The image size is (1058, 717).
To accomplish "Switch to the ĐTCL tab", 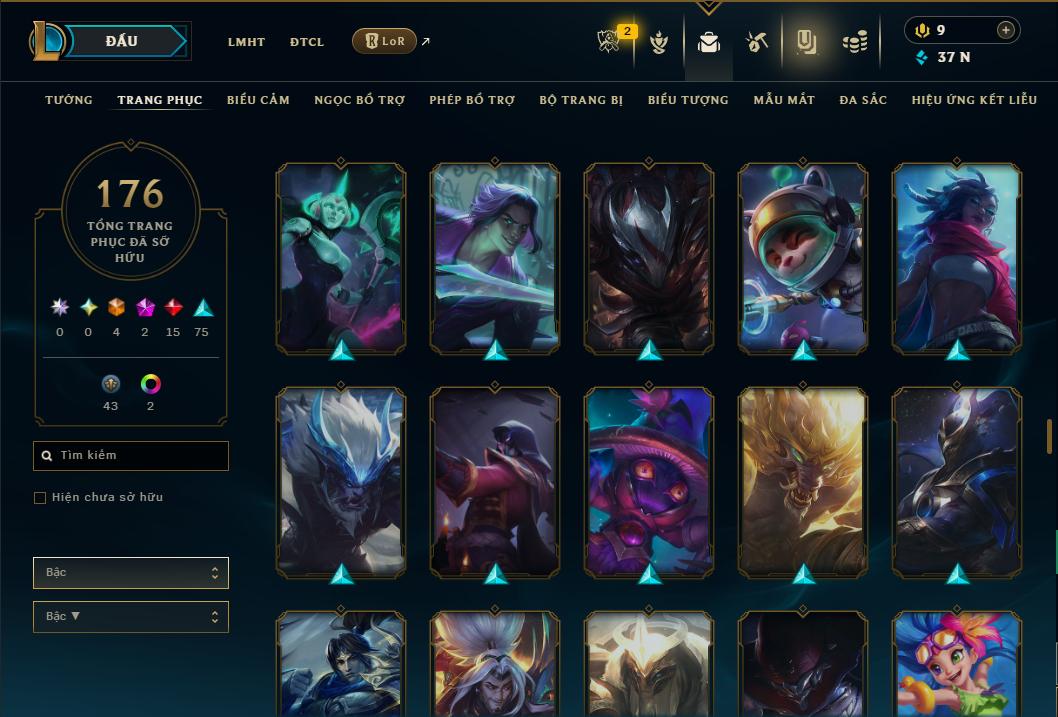I will pyautogui.click(x=307, y=42).
